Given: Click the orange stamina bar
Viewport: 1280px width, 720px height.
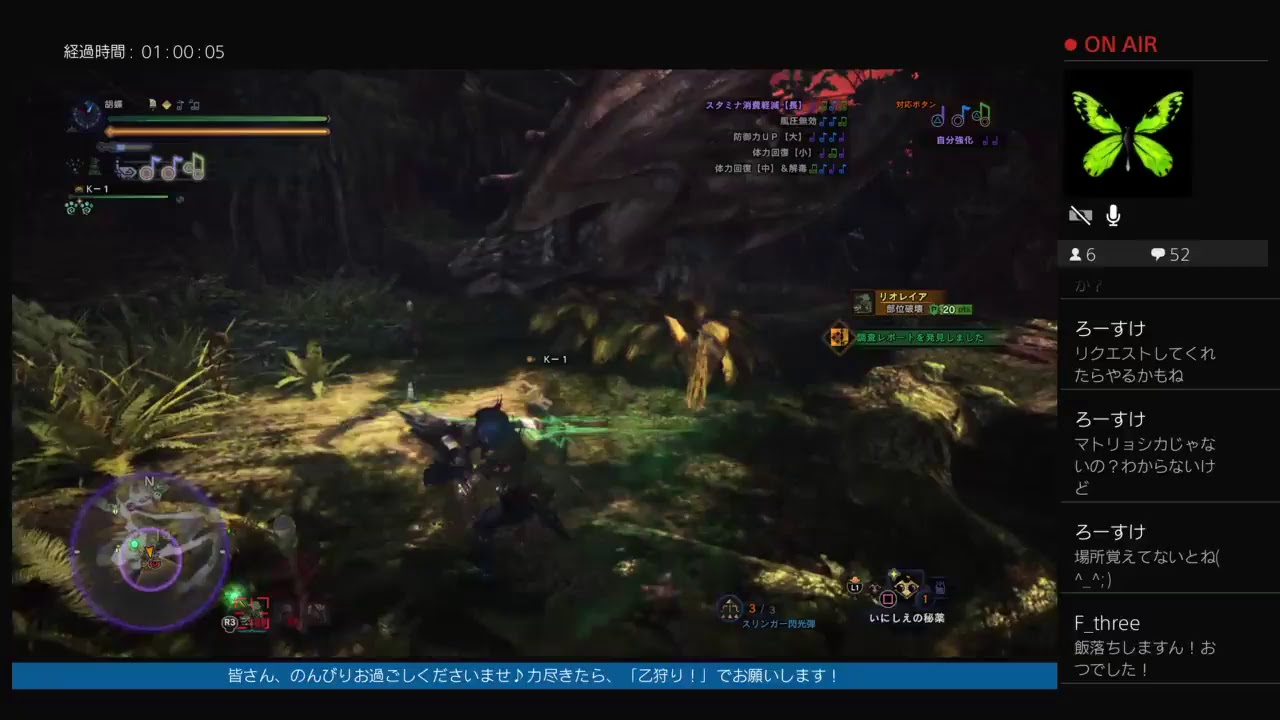Looking at the screenshot, I should pyautogui.click(x=215, y=129).
